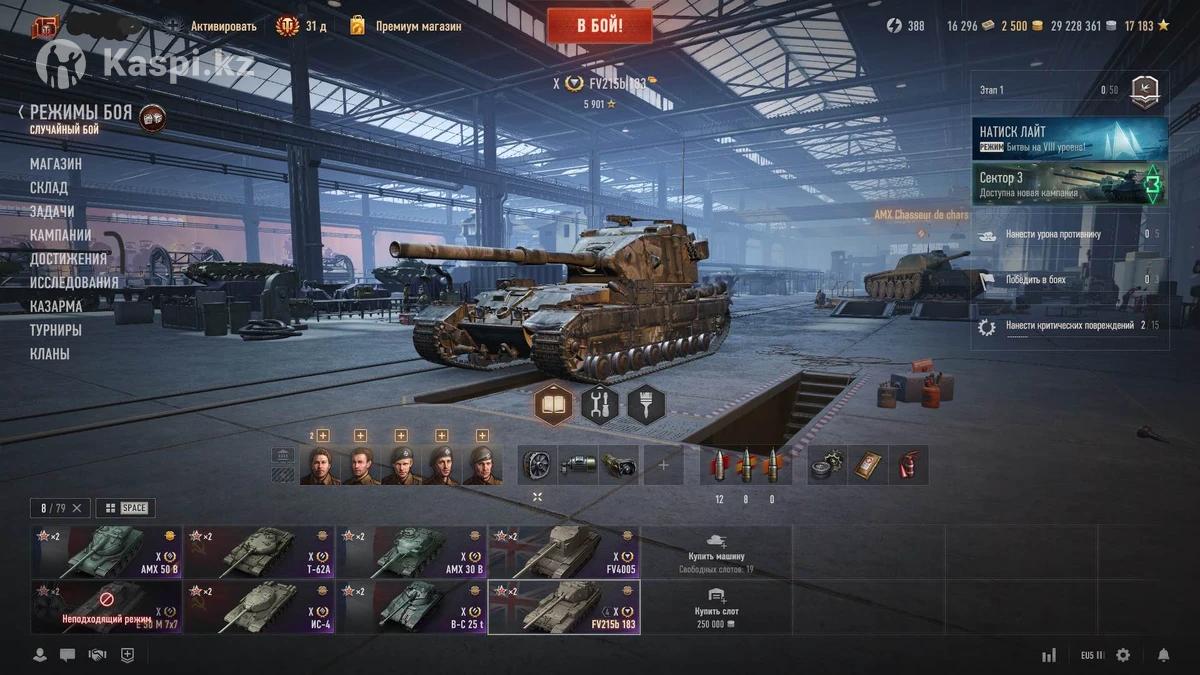
Task: Buy a garage slot with Купить слот
Action: [716, 607]
